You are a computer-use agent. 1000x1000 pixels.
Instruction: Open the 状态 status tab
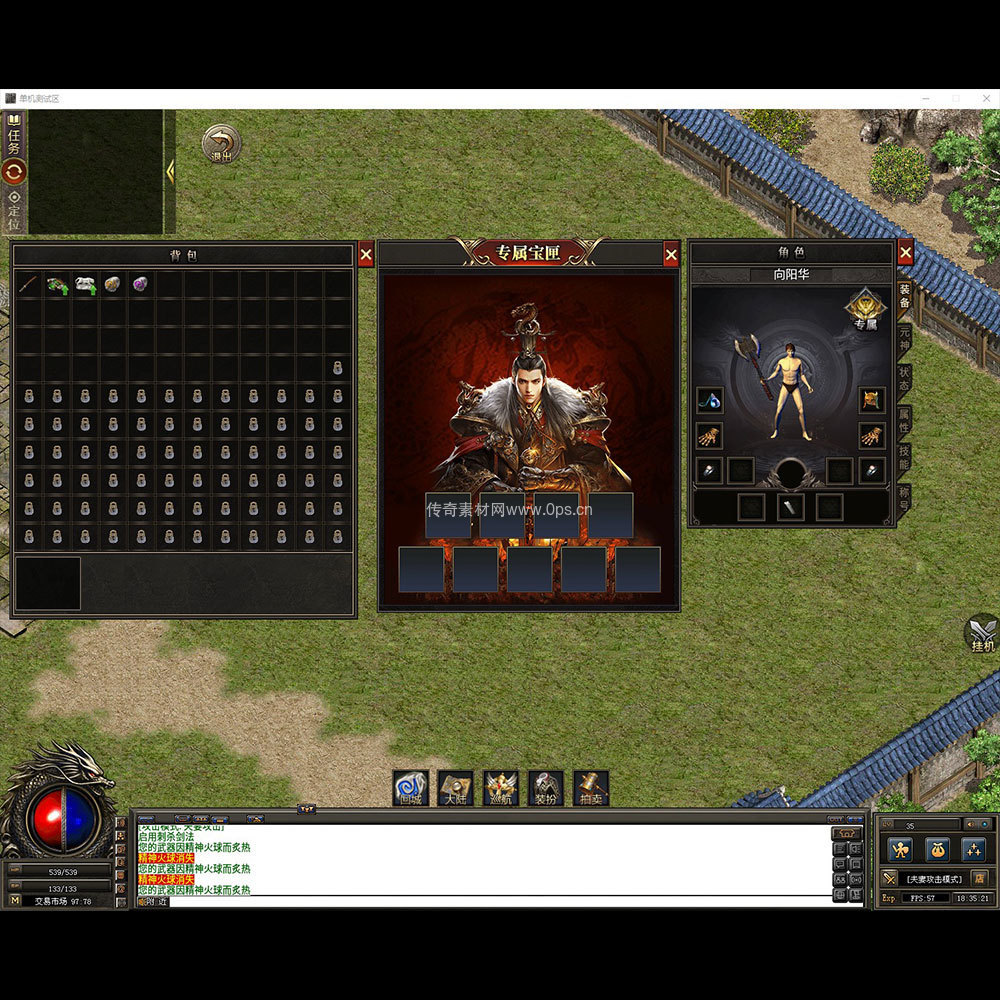point(904,378)
